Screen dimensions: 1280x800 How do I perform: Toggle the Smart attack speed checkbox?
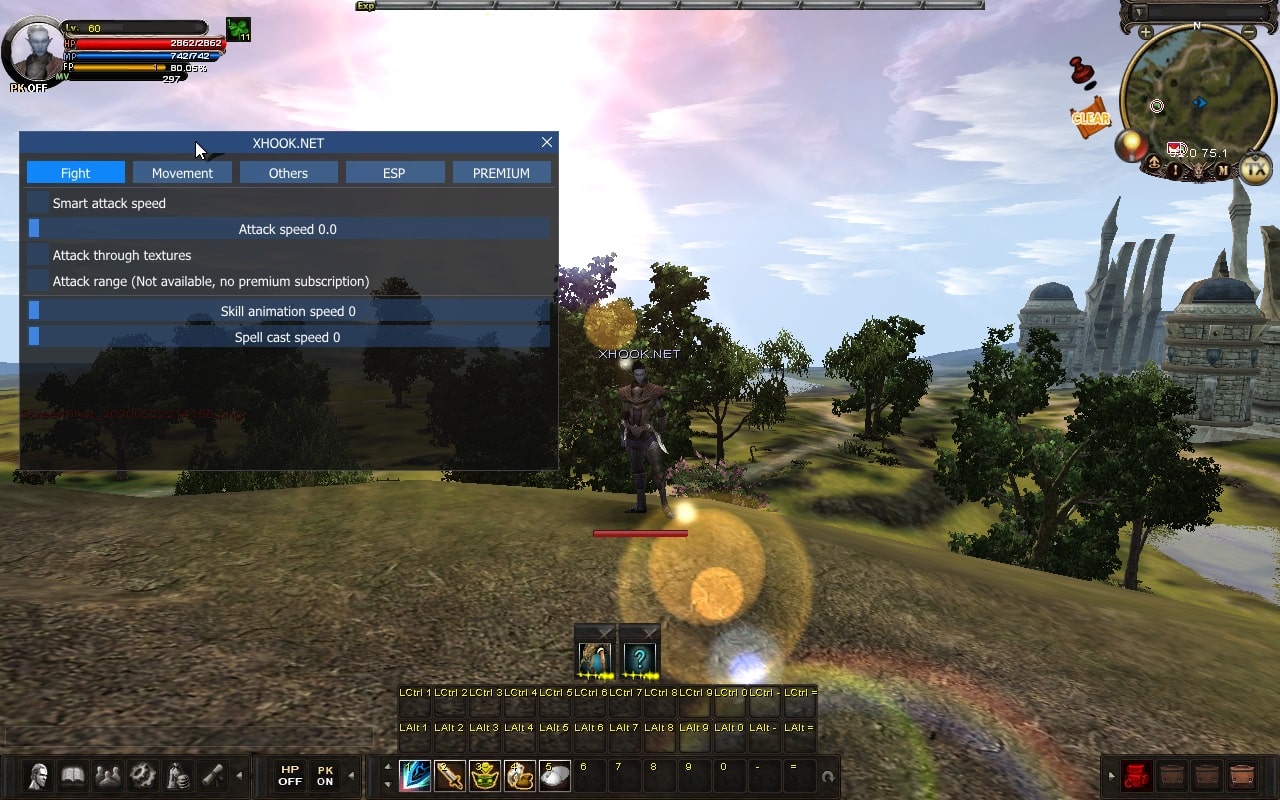38,203
